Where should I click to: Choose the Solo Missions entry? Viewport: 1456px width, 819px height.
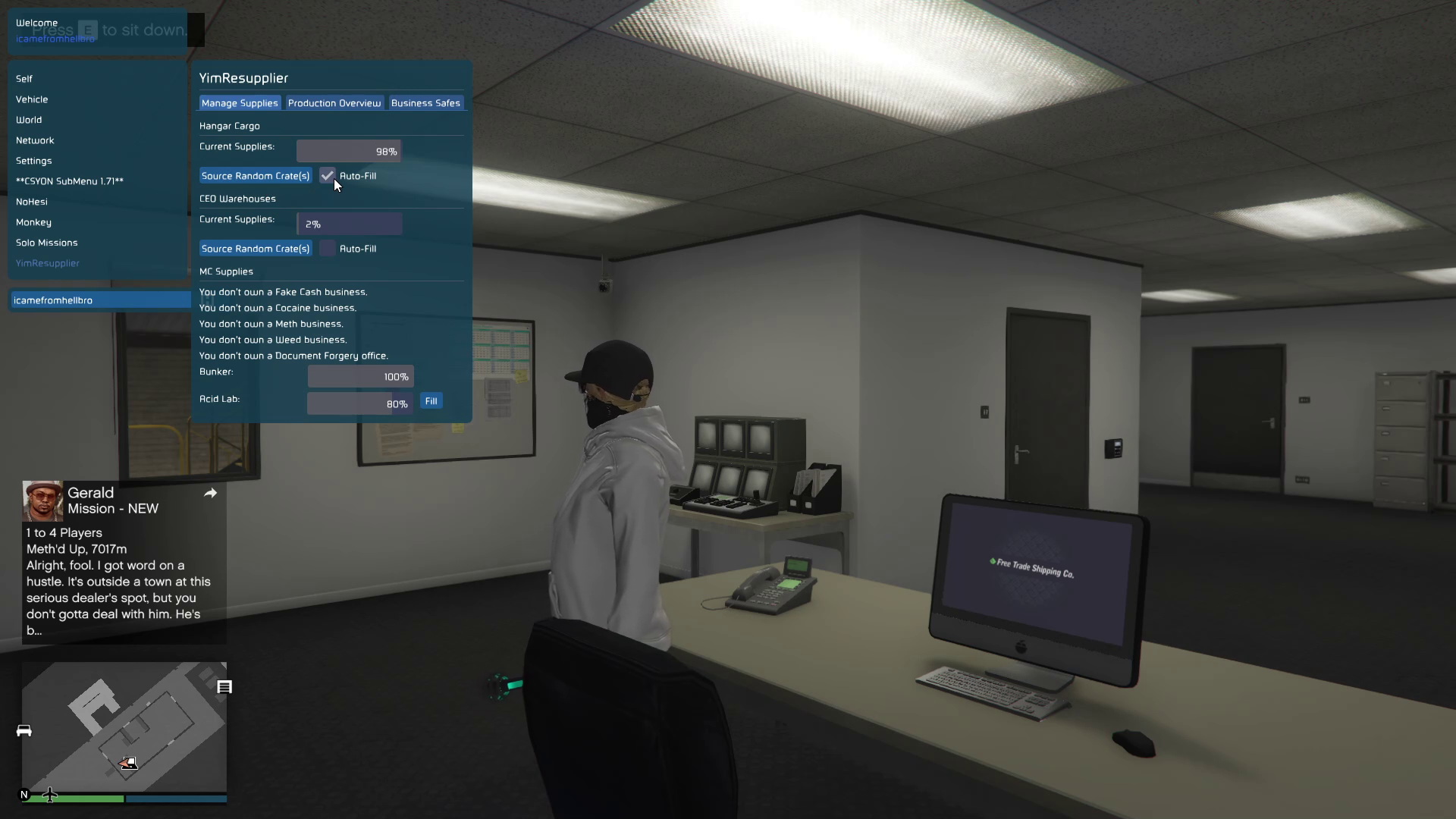pos(47,243)
